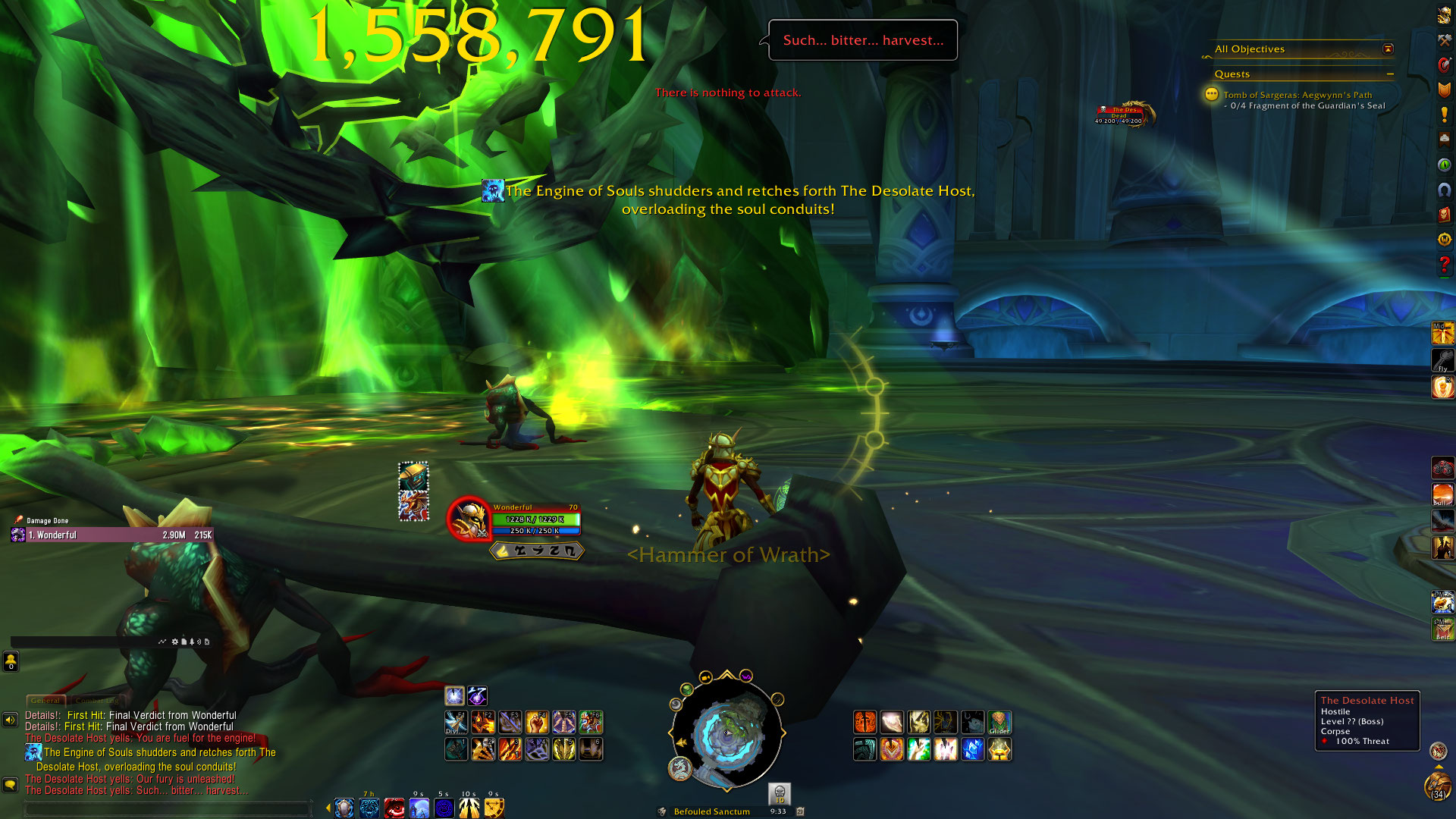Switch to the General chat tab
The width and height of the screenshot is (1456, 819).
45,701
